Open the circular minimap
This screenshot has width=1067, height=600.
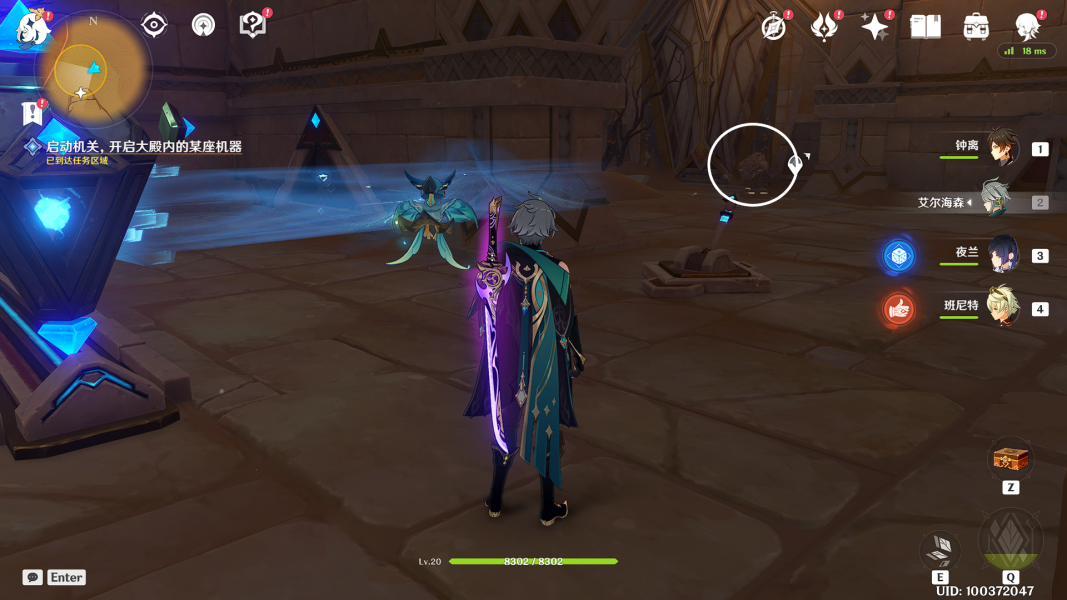pyautogui.click(x=92, y=70)
